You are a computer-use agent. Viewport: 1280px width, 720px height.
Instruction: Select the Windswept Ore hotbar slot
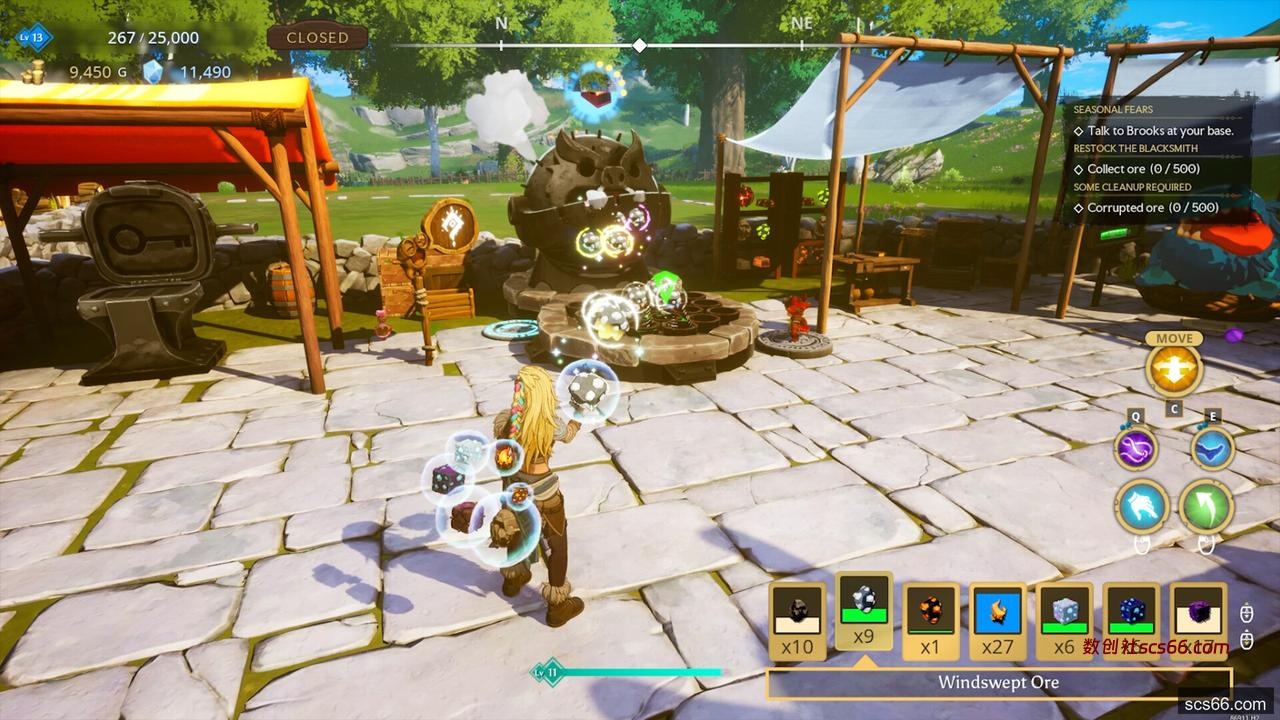tap(864, 612)
